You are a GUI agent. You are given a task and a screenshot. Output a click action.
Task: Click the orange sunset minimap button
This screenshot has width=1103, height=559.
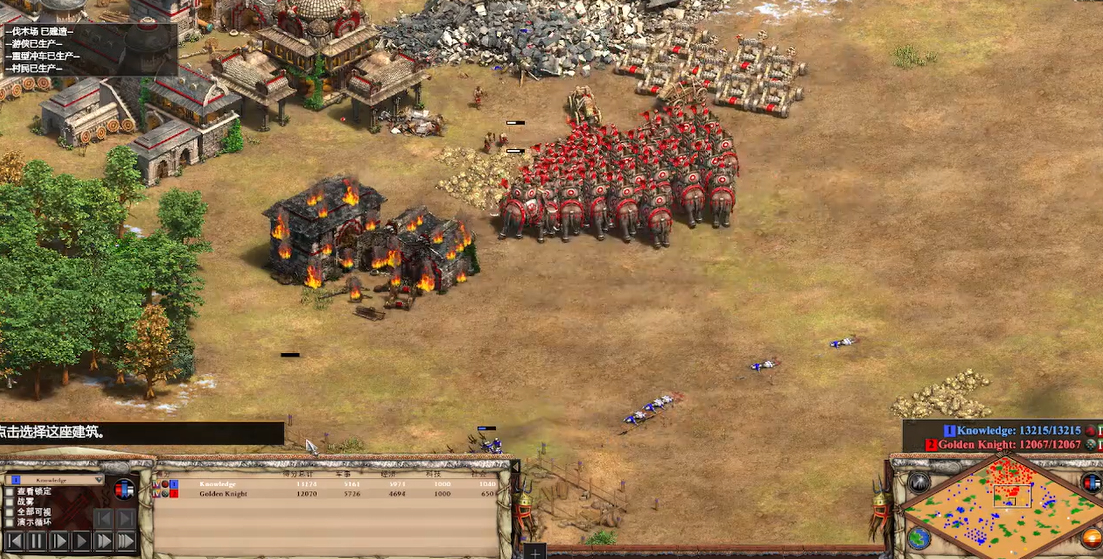[1090, 537]
